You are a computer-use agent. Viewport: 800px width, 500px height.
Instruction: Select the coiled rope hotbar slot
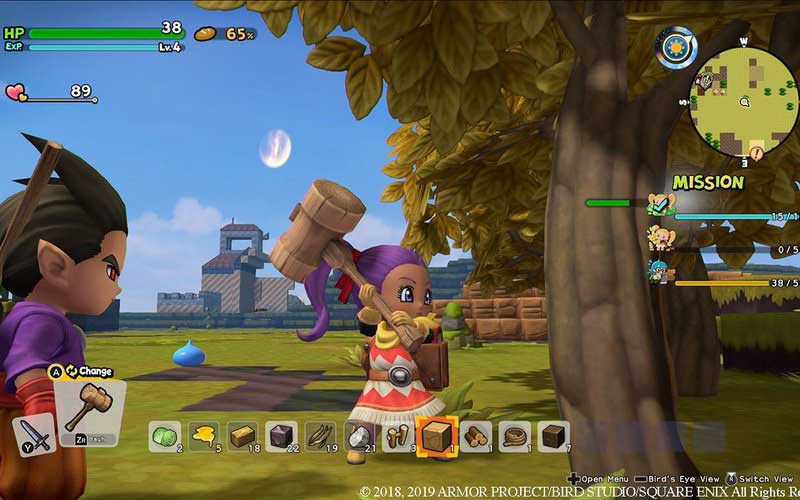[515, 436]
